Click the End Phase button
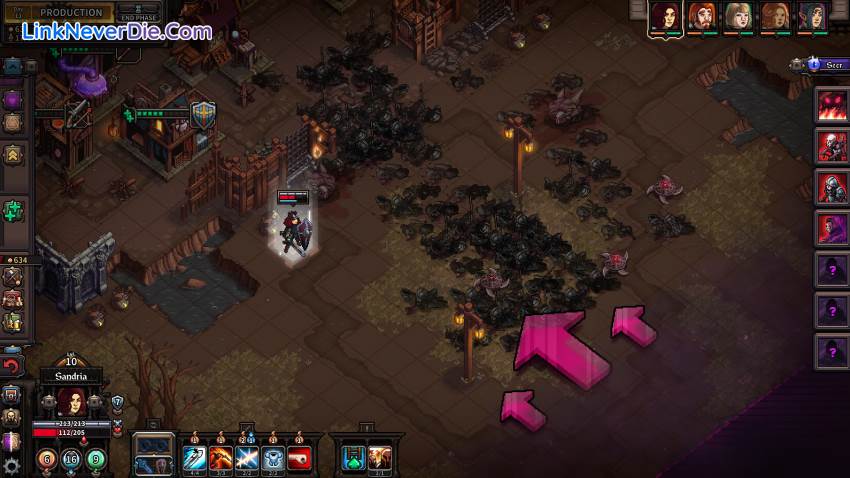This screenshot has width=850, height=478. [x=139, y=14]
